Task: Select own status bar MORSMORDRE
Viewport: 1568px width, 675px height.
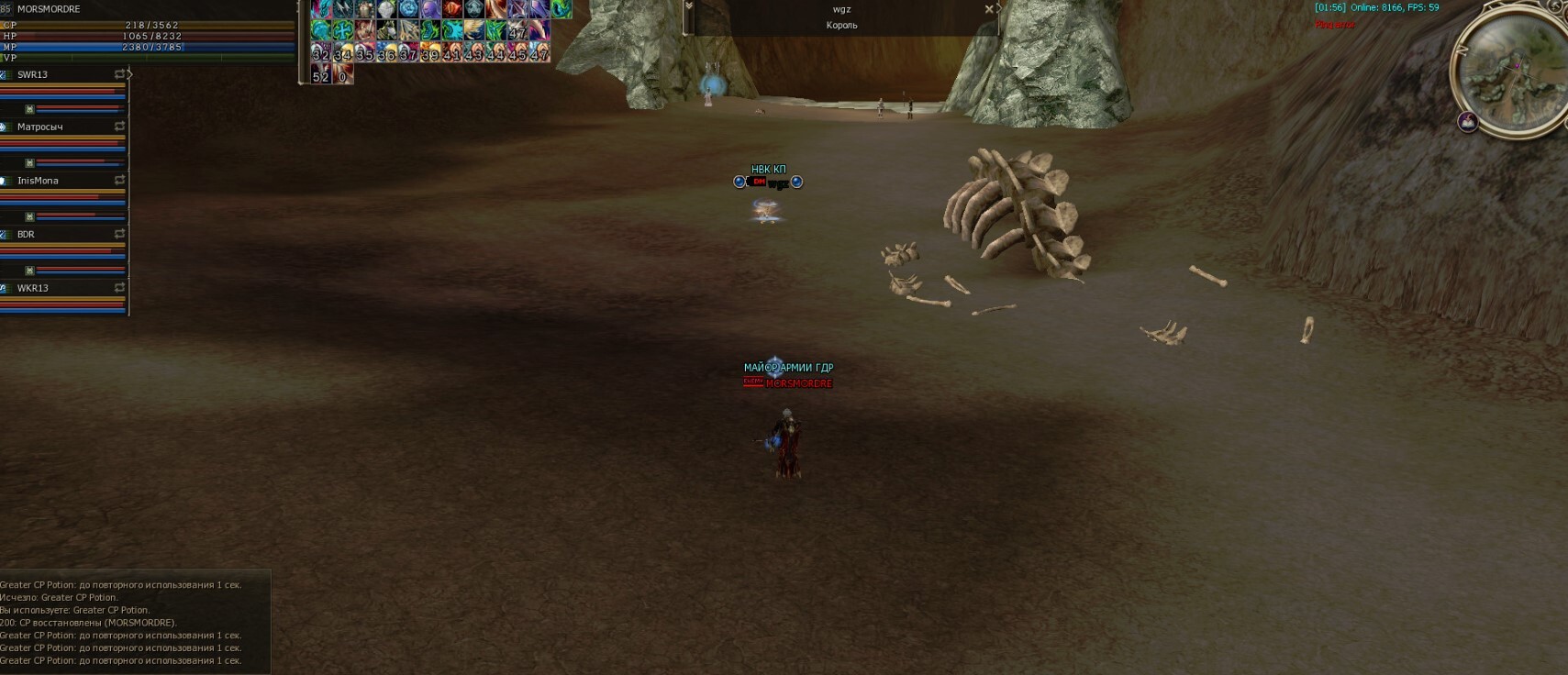Action: [x=49, y=9]
